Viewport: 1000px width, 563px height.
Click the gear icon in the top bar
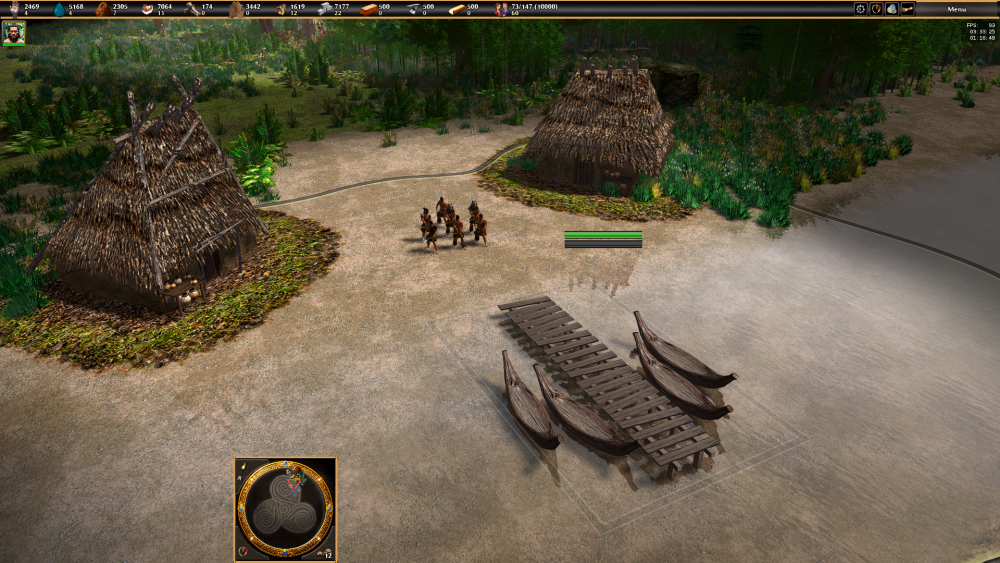860,9
